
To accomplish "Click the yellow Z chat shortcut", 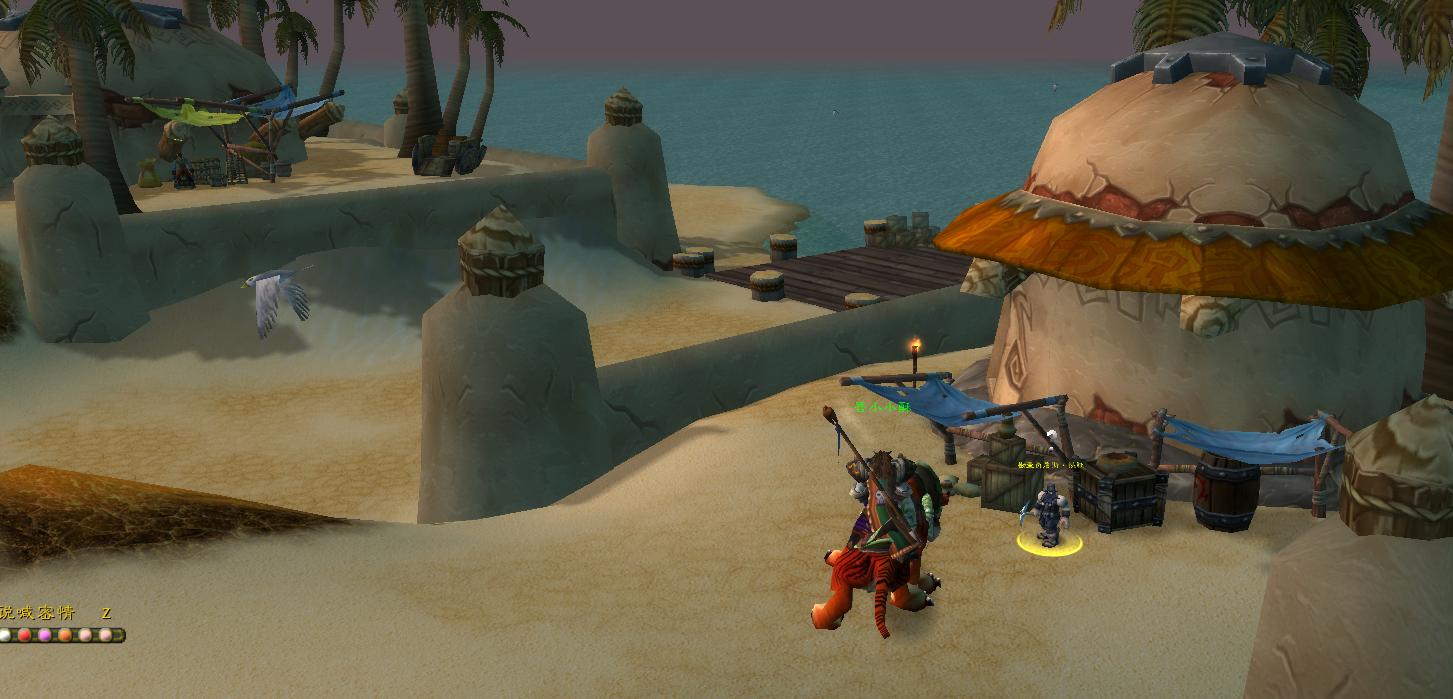I will 106,613.
